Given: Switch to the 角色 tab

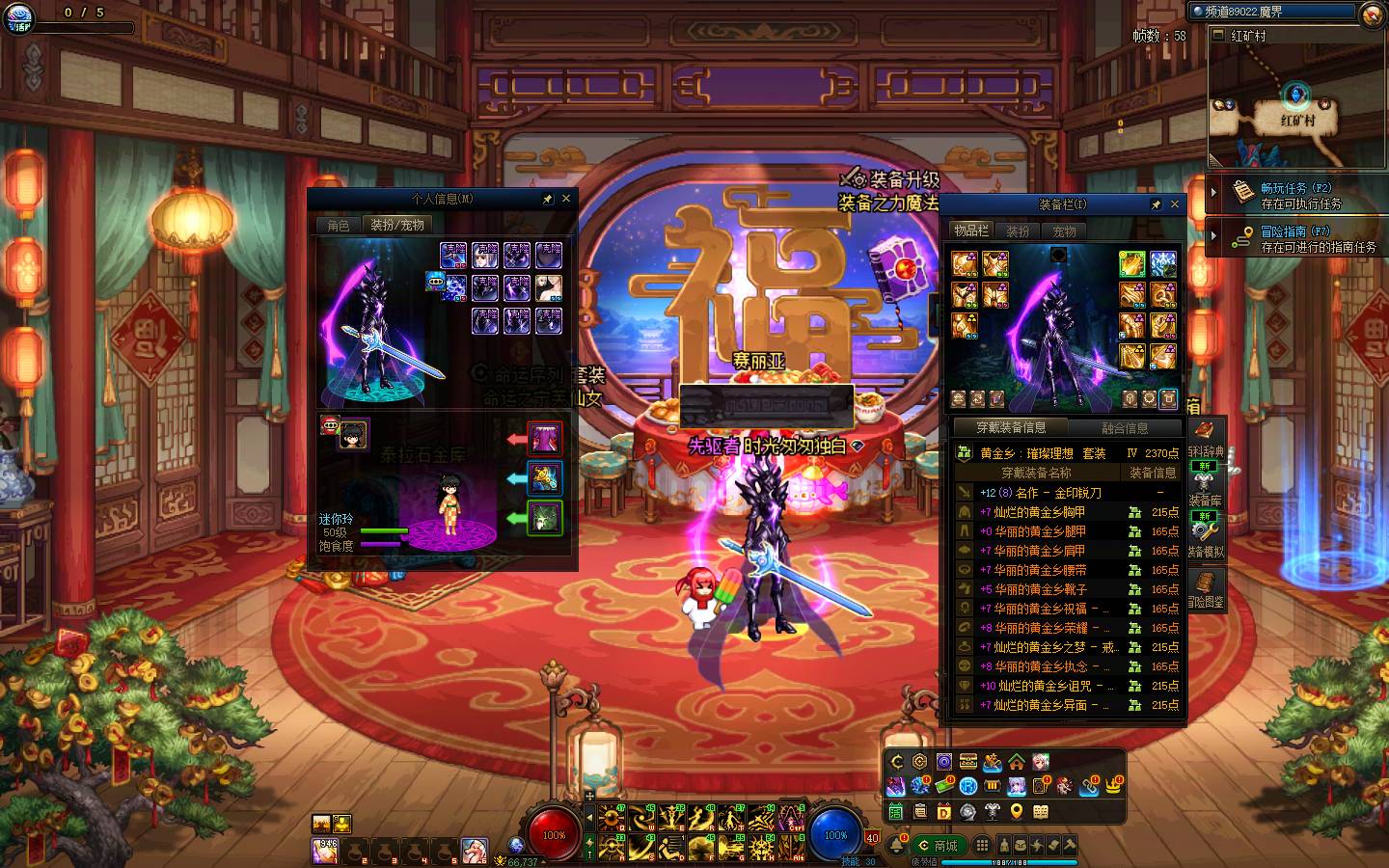Looking at the screenshot, I should [339, 225].
